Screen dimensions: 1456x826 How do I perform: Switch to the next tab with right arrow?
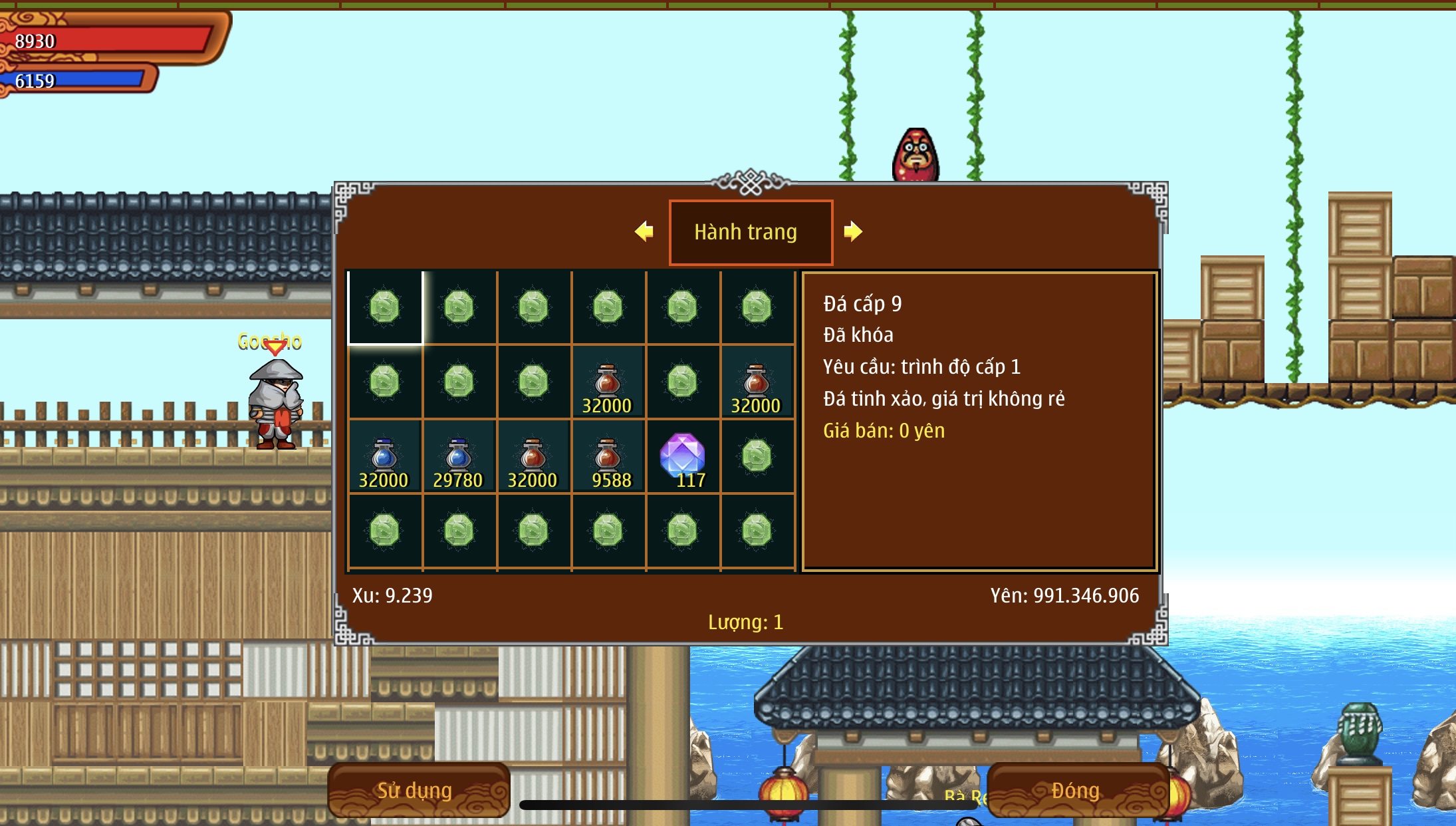(853, 231)
